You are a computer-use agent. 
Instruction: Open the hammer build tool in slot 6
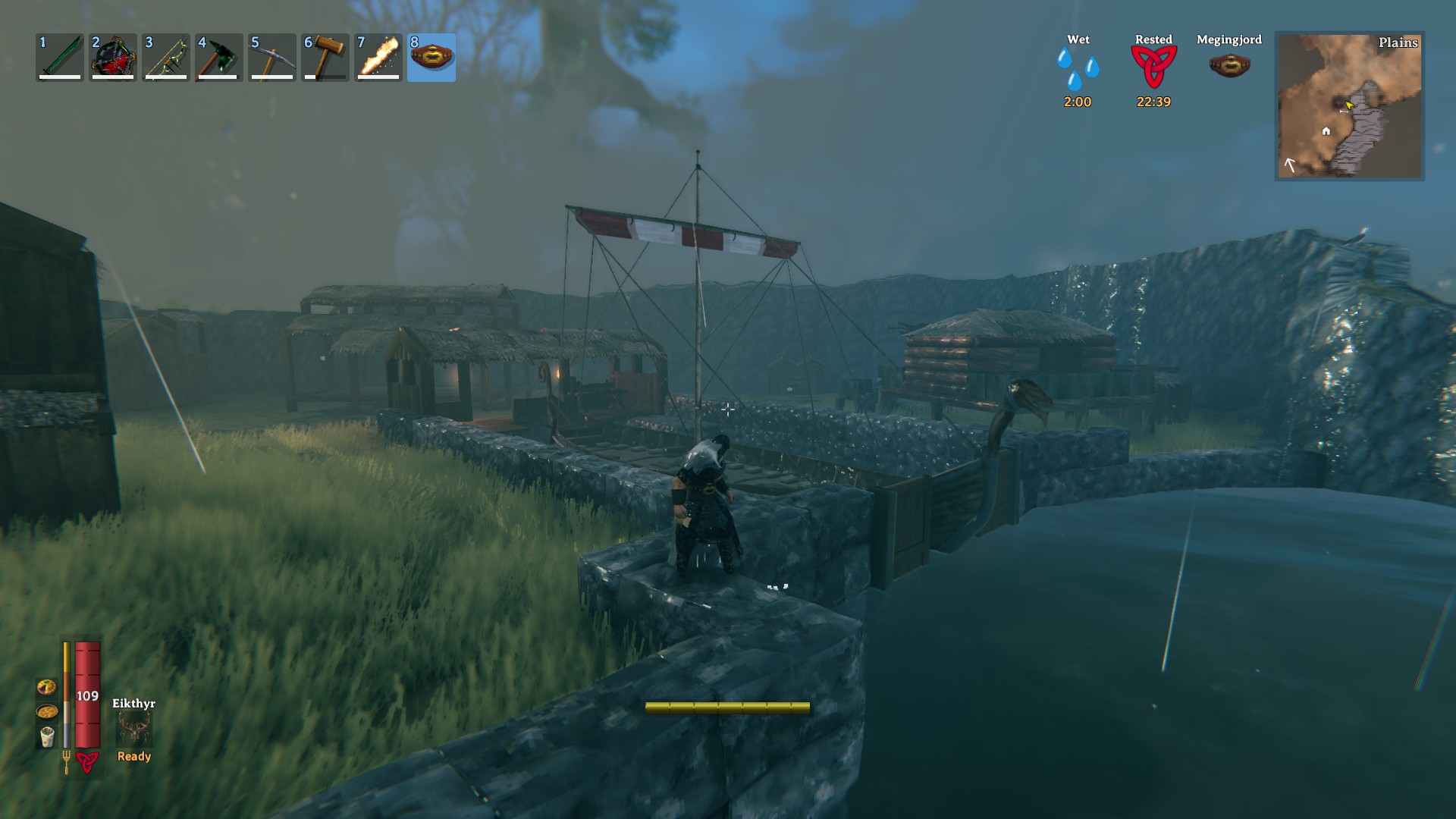[x=324, y=57]
